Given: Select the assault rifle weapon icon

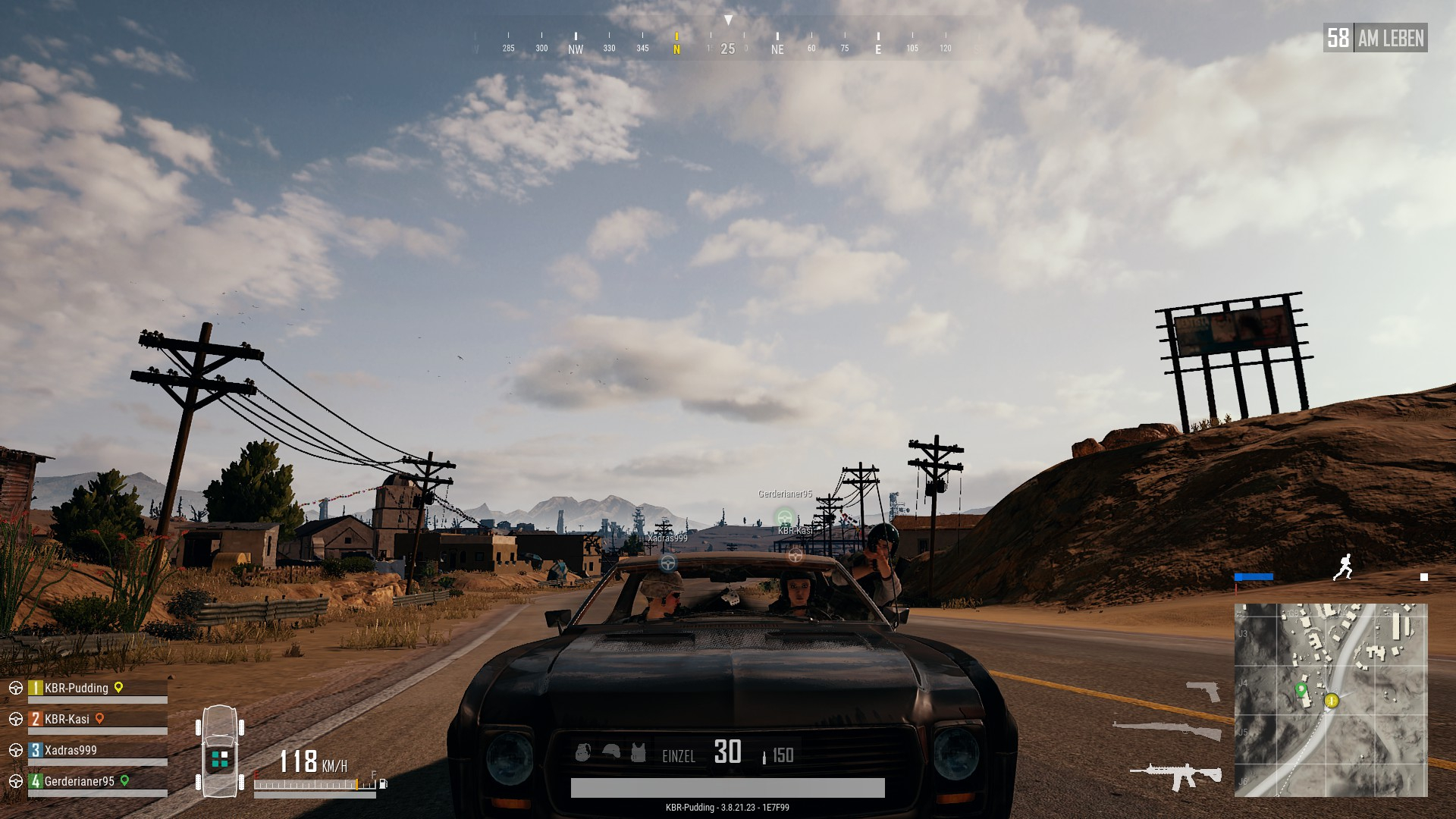Looking at the screenshot, I should coord(1175,776).
